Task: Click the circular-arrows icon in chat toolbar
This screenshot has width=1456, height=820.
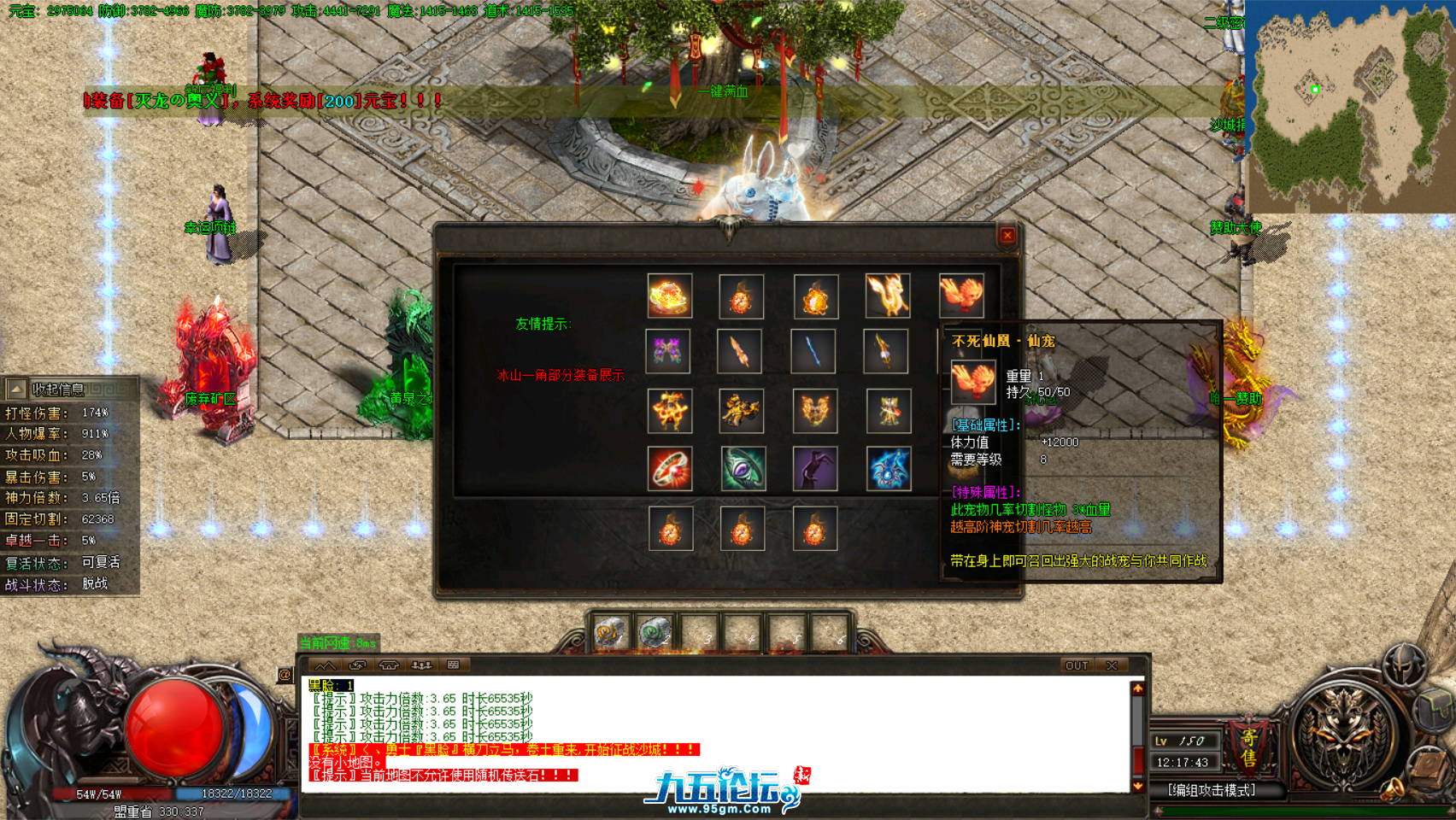Action: click(x=357, y=665)
